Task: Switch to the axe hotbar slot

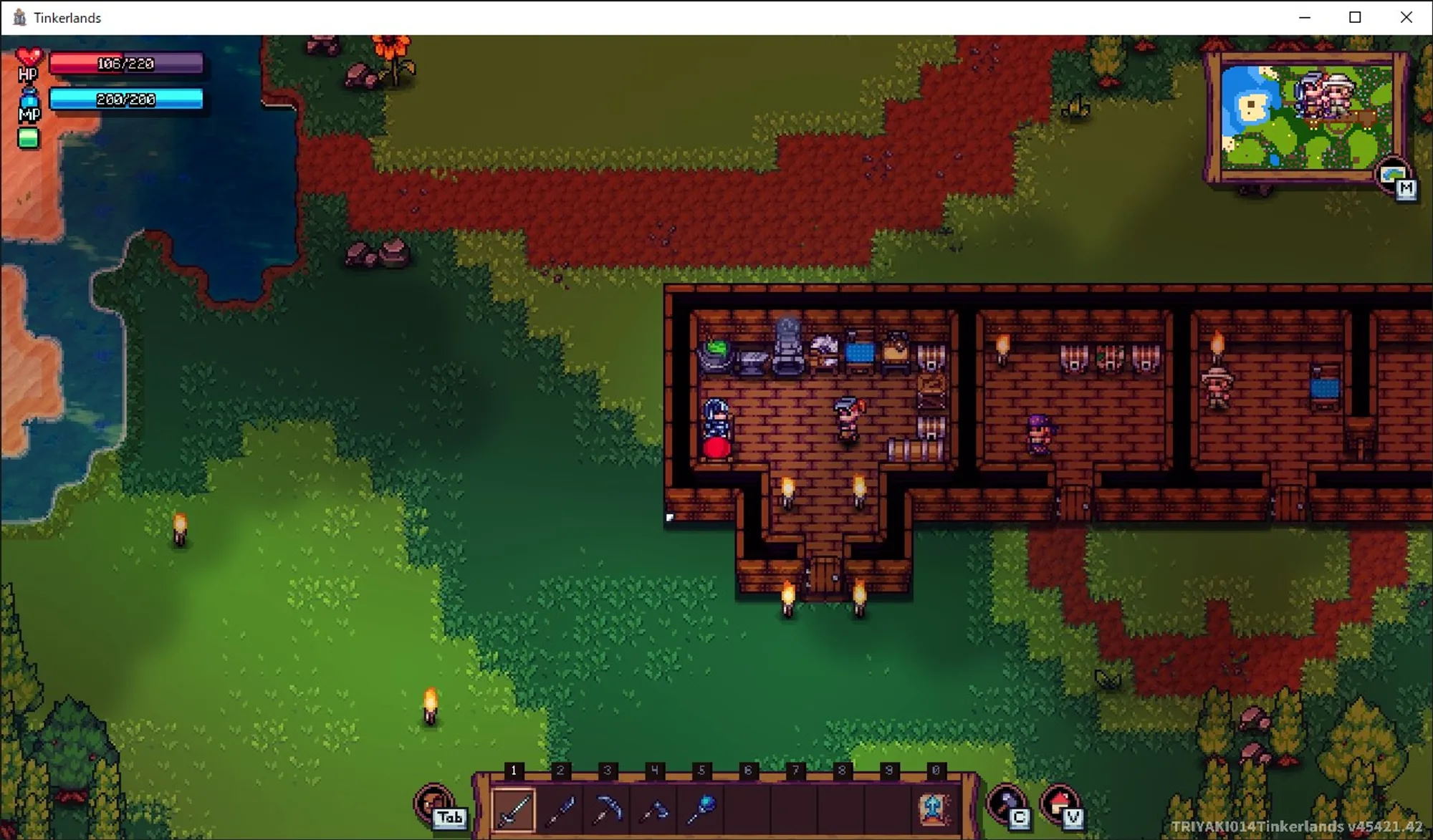Action: [x=654, y=810]
